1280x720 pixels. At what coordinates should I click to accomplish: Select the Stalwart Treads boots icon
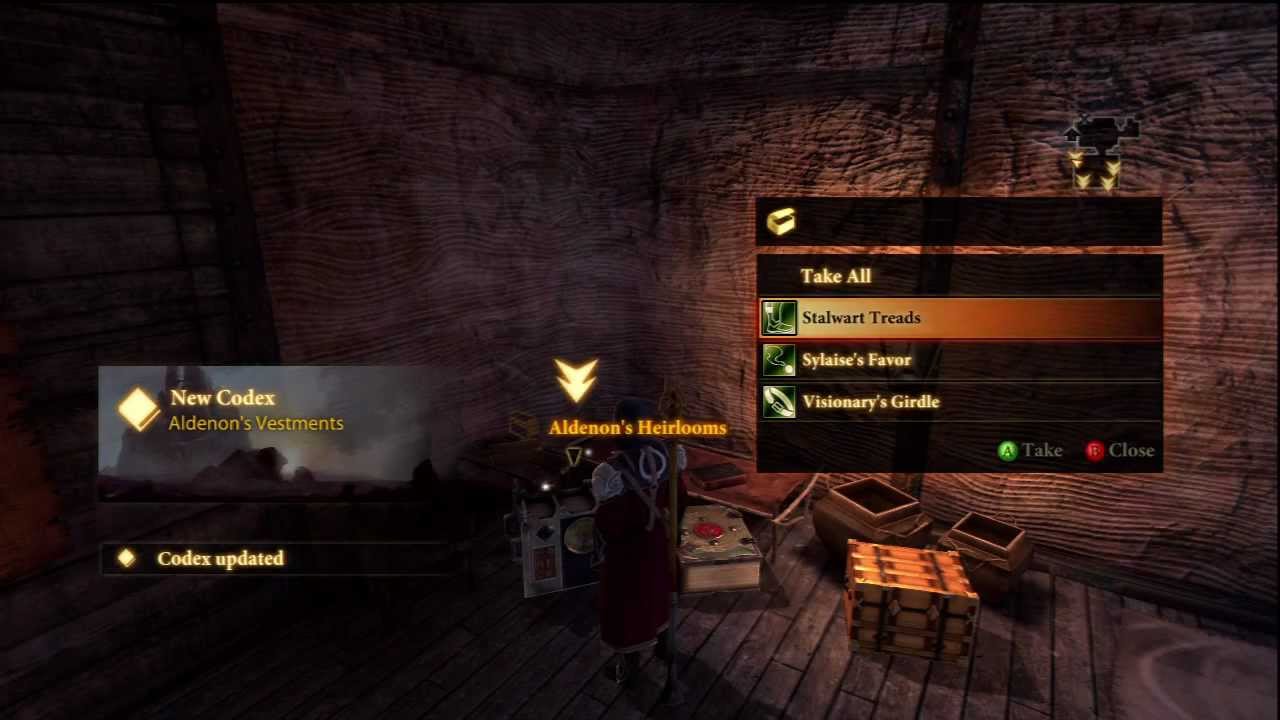click(x=779, y=317)
